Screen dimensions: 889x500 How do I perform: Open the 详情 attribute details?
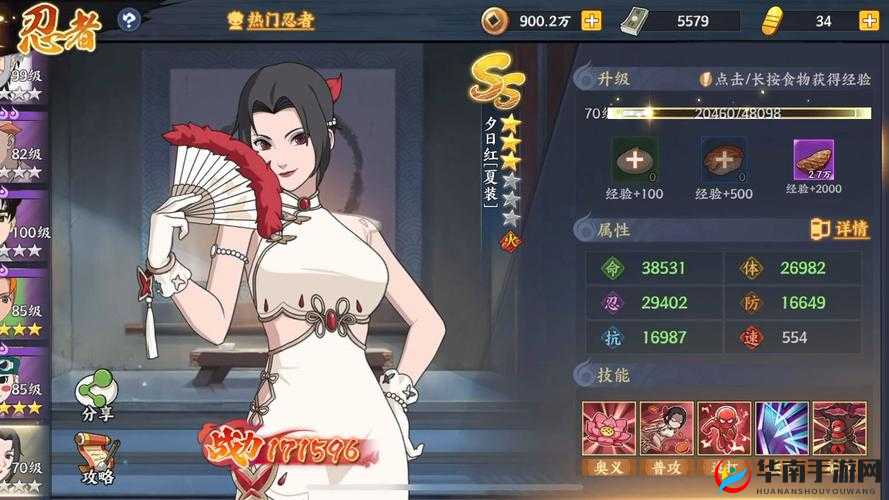pyautogui.click(x=840, y=229)
